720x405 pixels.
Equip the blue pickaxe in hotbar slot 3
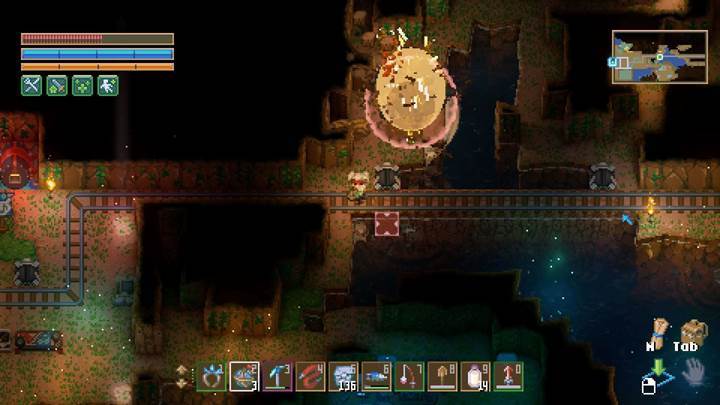click(x=278, y=376)
